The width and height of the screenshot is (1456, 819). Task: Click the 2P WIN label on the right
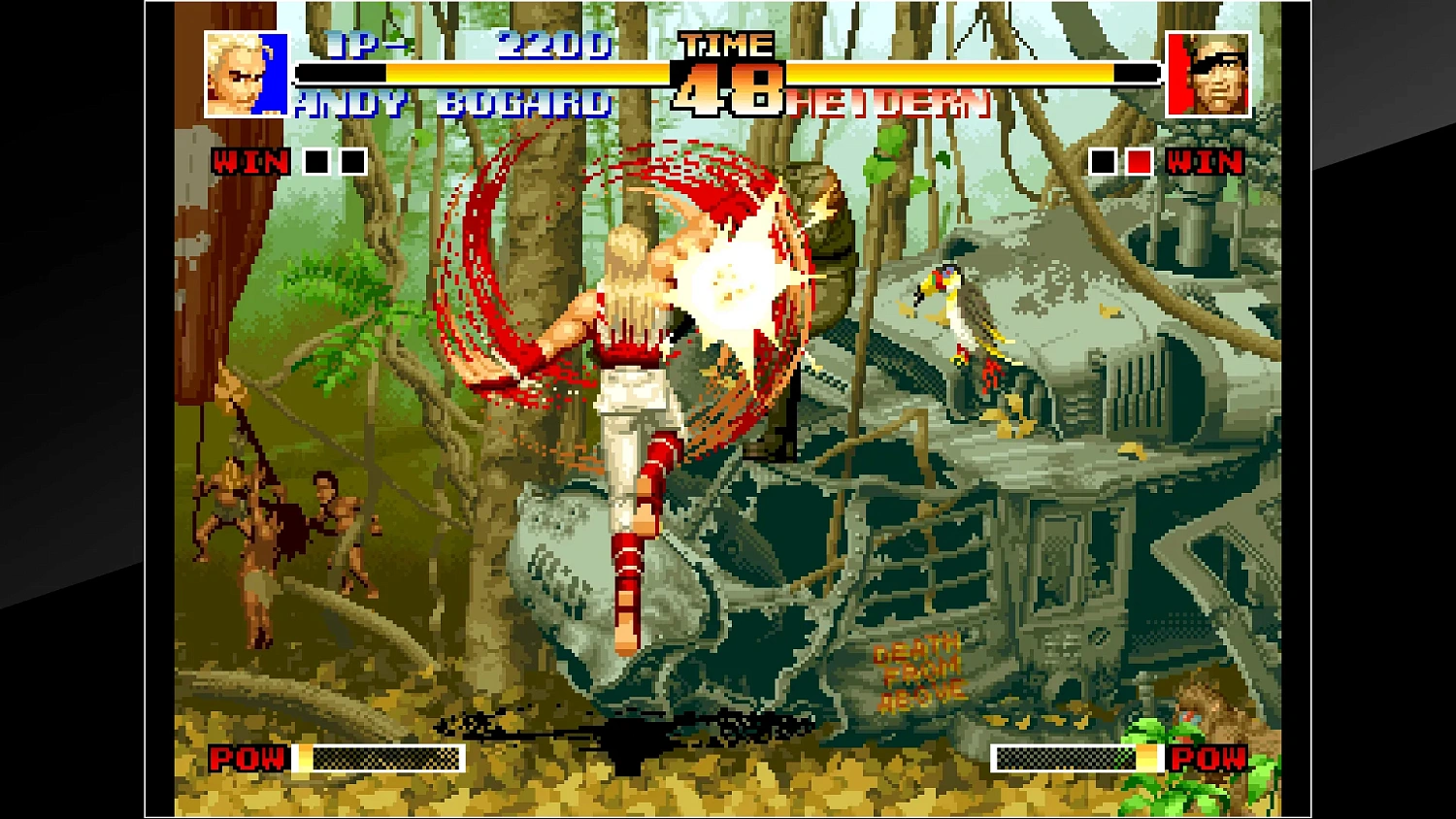1204,163
